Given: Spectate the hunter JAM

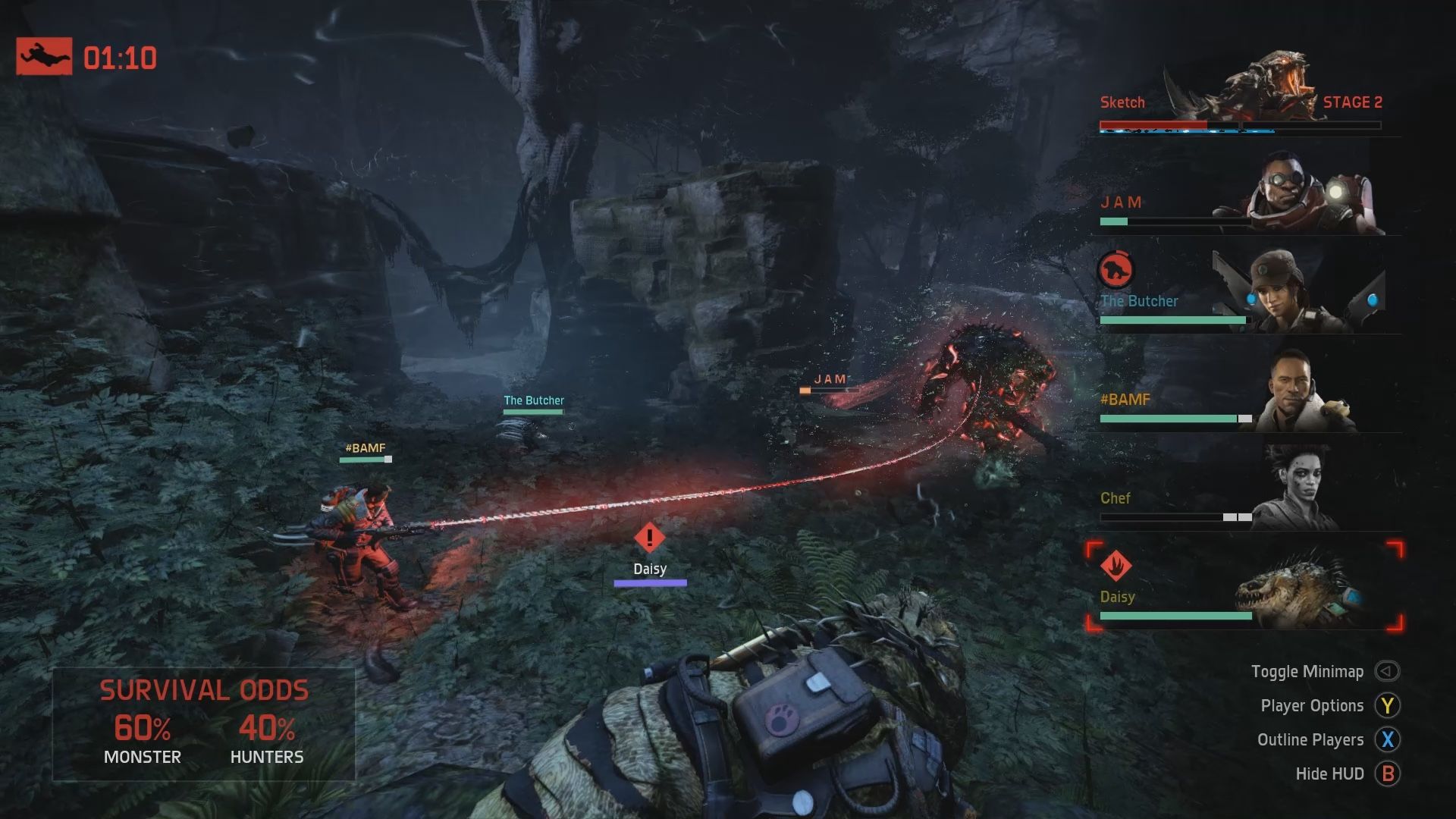Looking at the screenshot, I should (1244, 197).
